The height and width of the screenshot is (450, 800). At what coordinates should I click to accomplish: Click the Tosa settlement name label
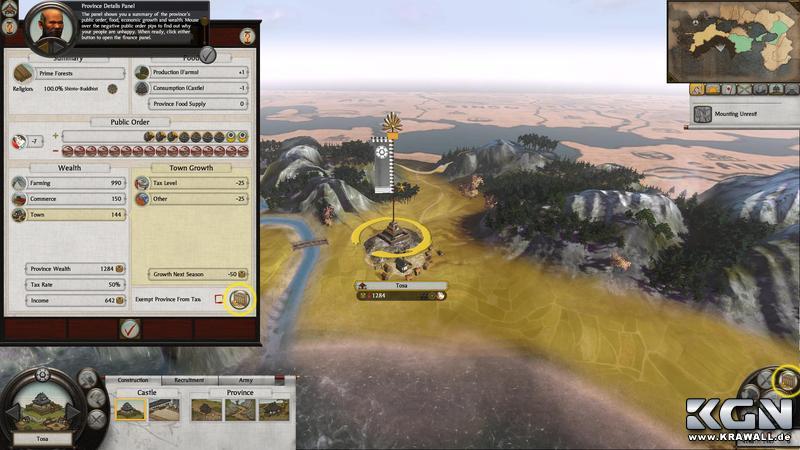tap(42, 438)
